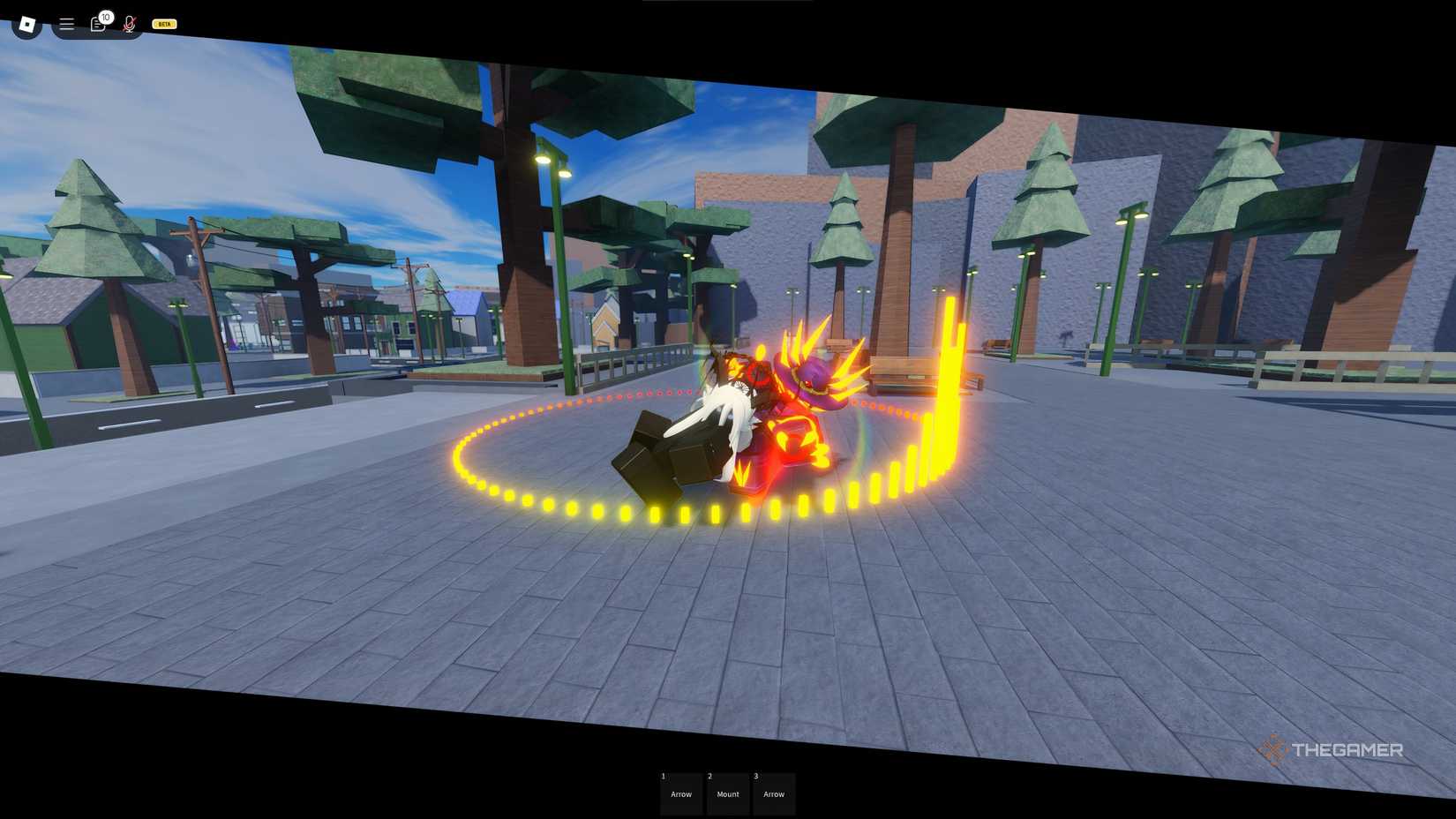Select Arrow in hotbar slot 3
1456x819 pixels.
tap(774, 793)
